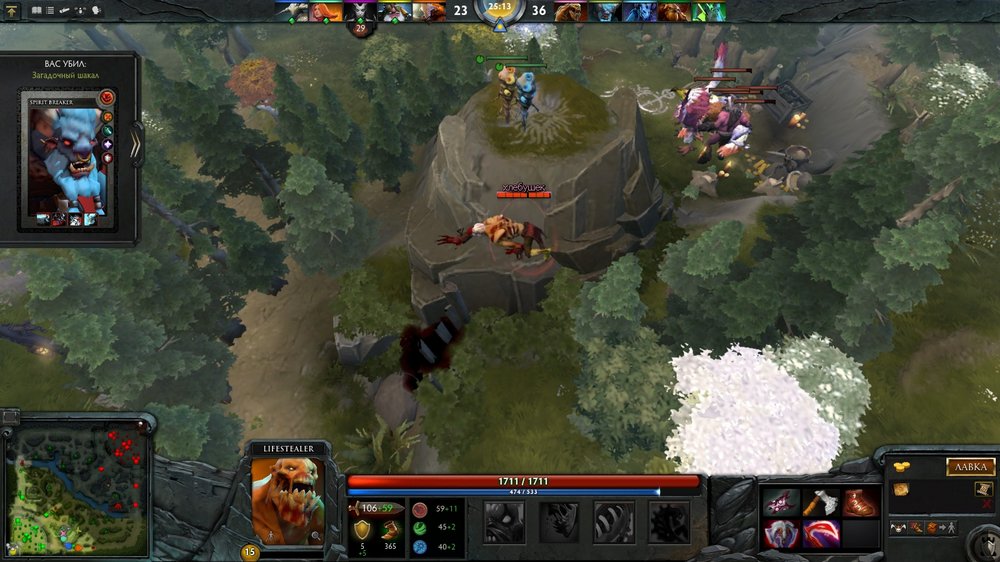Expand the arrow tab beside the killer card
The width and height of the screenshot is (1000, 562).
(137, 144)
